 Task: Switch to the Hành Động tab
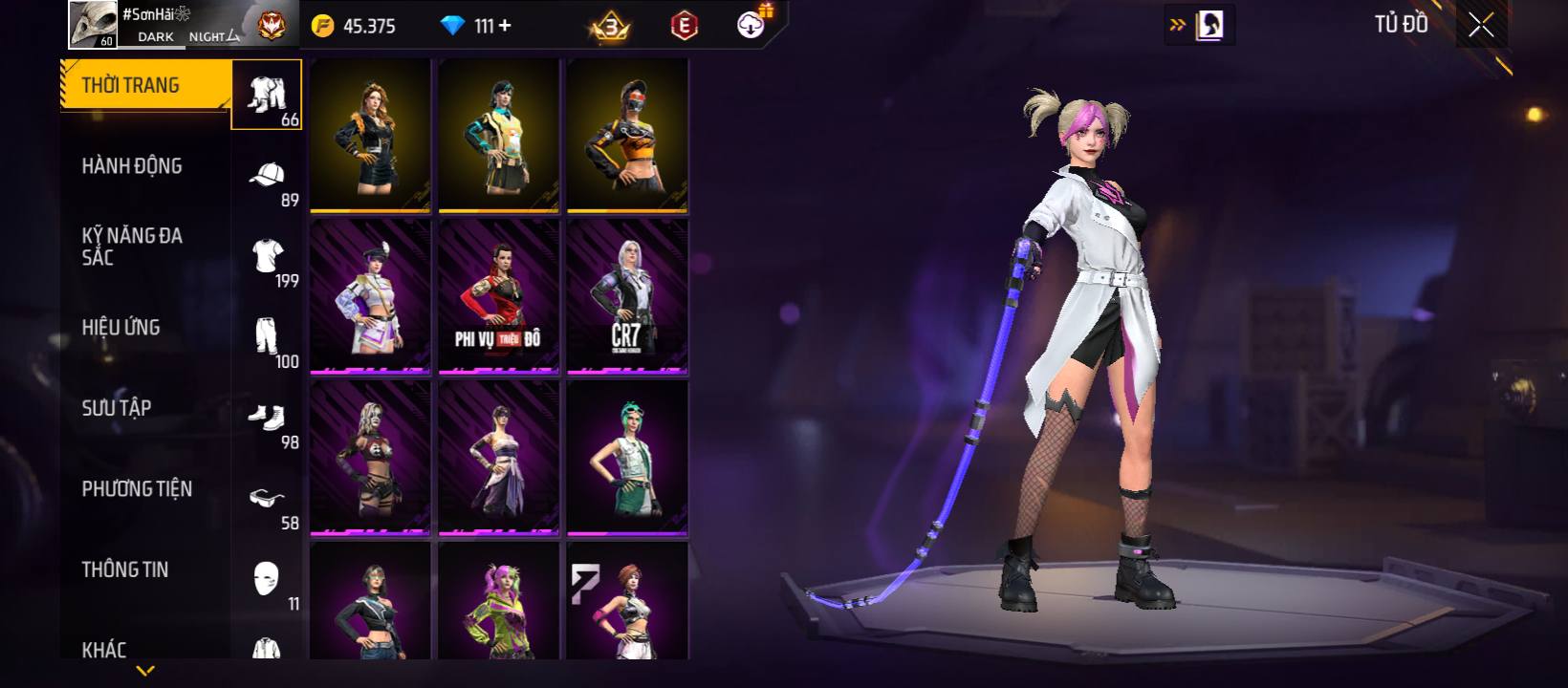(132, 166)
